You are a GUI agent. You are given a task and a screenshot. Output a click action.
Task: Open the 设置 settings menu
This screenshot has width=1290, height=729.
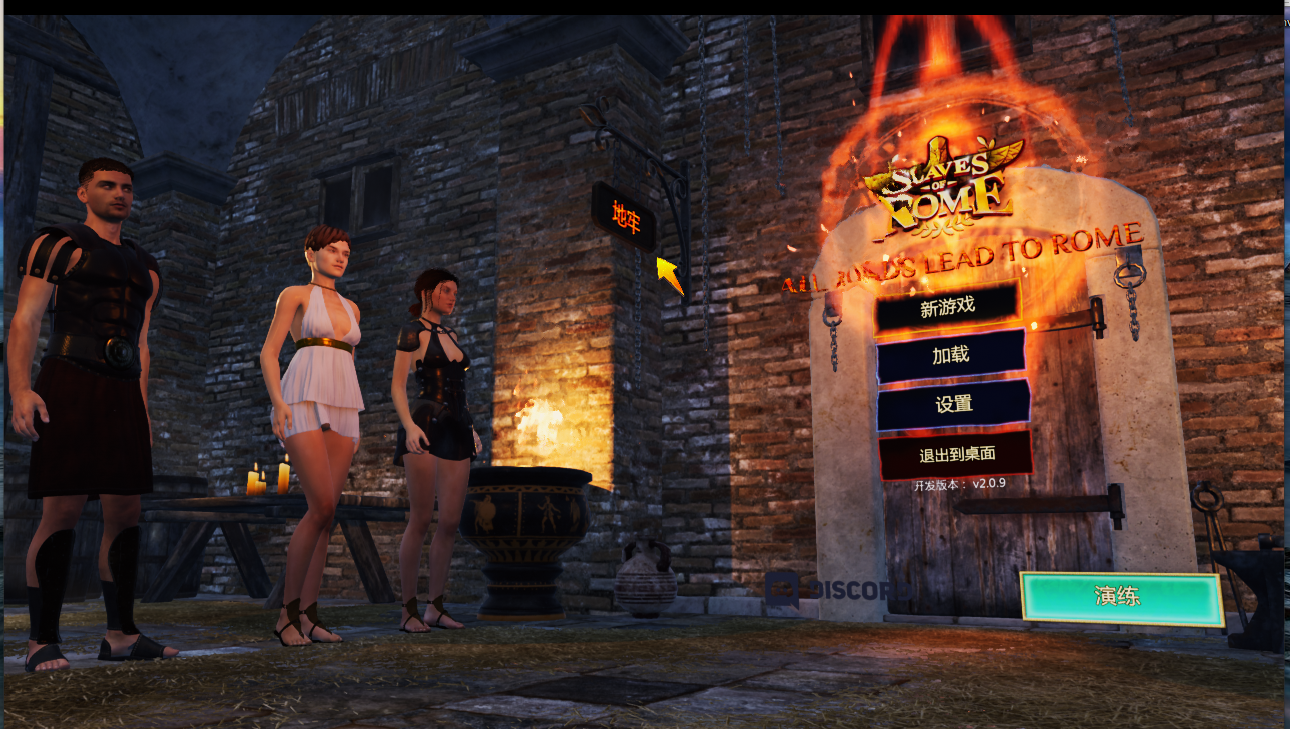953,405
